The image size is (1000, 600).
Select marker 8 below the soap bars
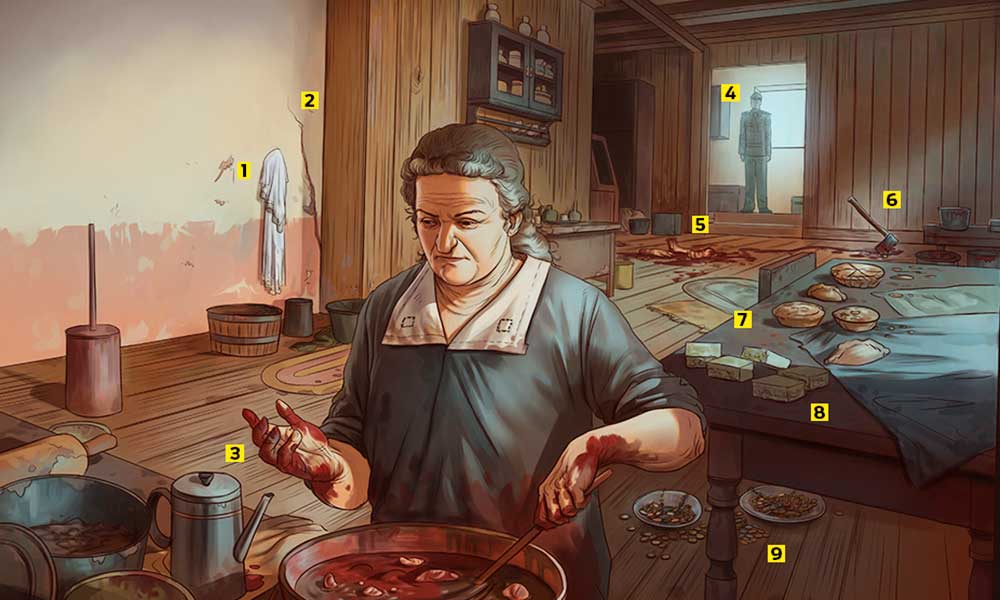tap(819, 412)
